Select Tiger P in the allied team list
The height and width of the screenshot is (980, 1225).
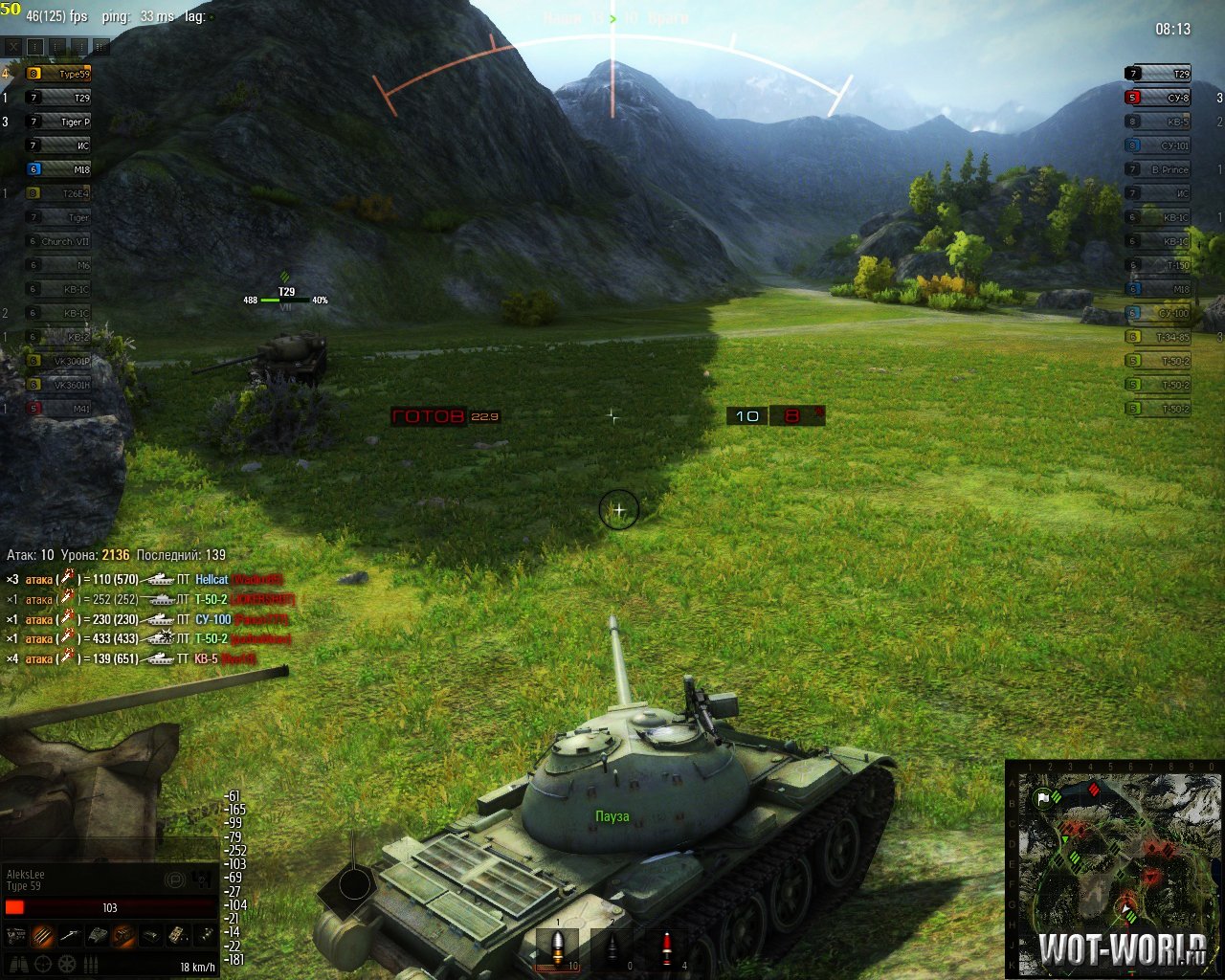click(x=59, y=122)
